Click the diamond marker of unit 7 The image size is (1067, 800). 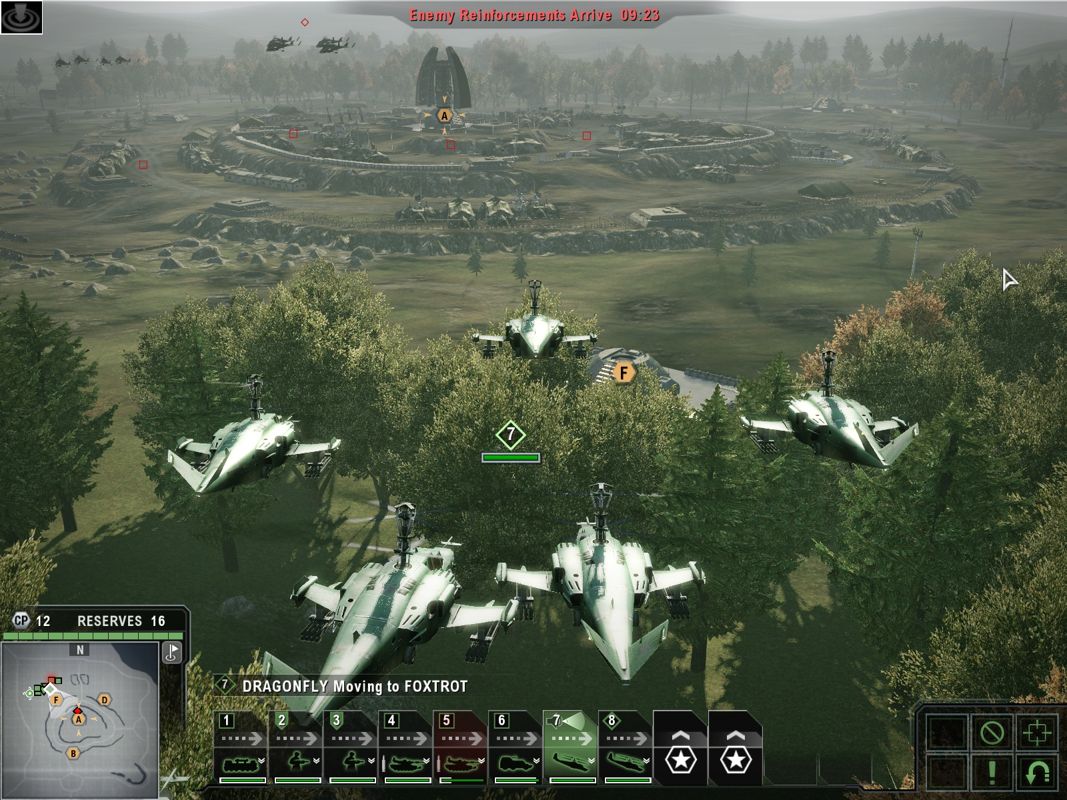[510, 435]
